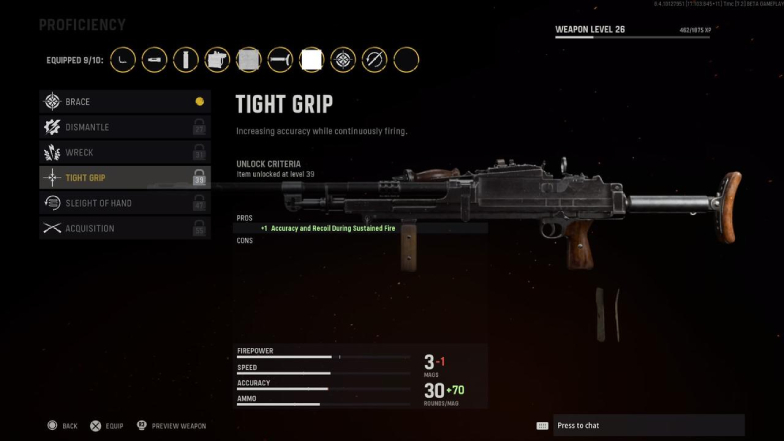Select the Wreck proficiency row
Image resolution: width=784 pixels, height=441 pixels.
point(124,152)
